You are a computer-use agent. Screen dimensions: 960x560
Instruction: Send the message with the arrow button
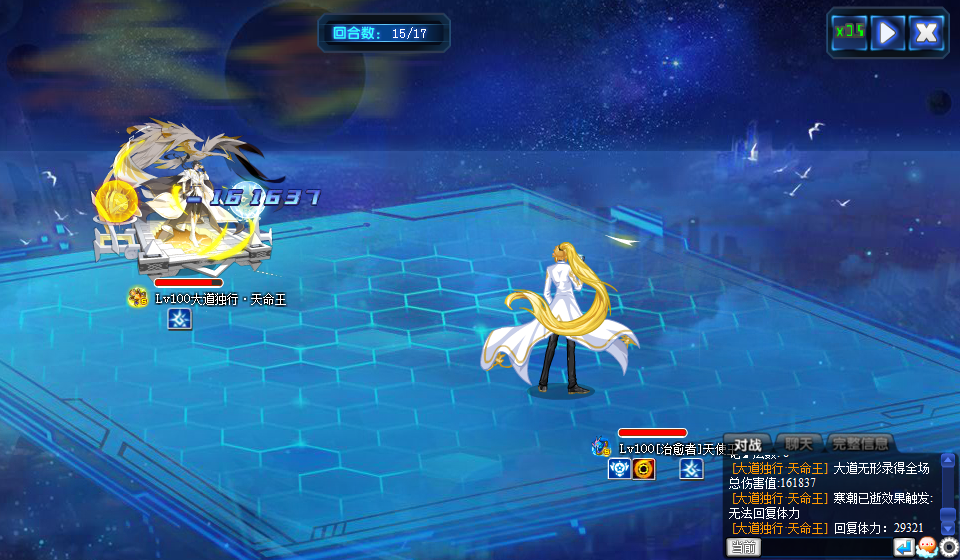coord(903,547)
